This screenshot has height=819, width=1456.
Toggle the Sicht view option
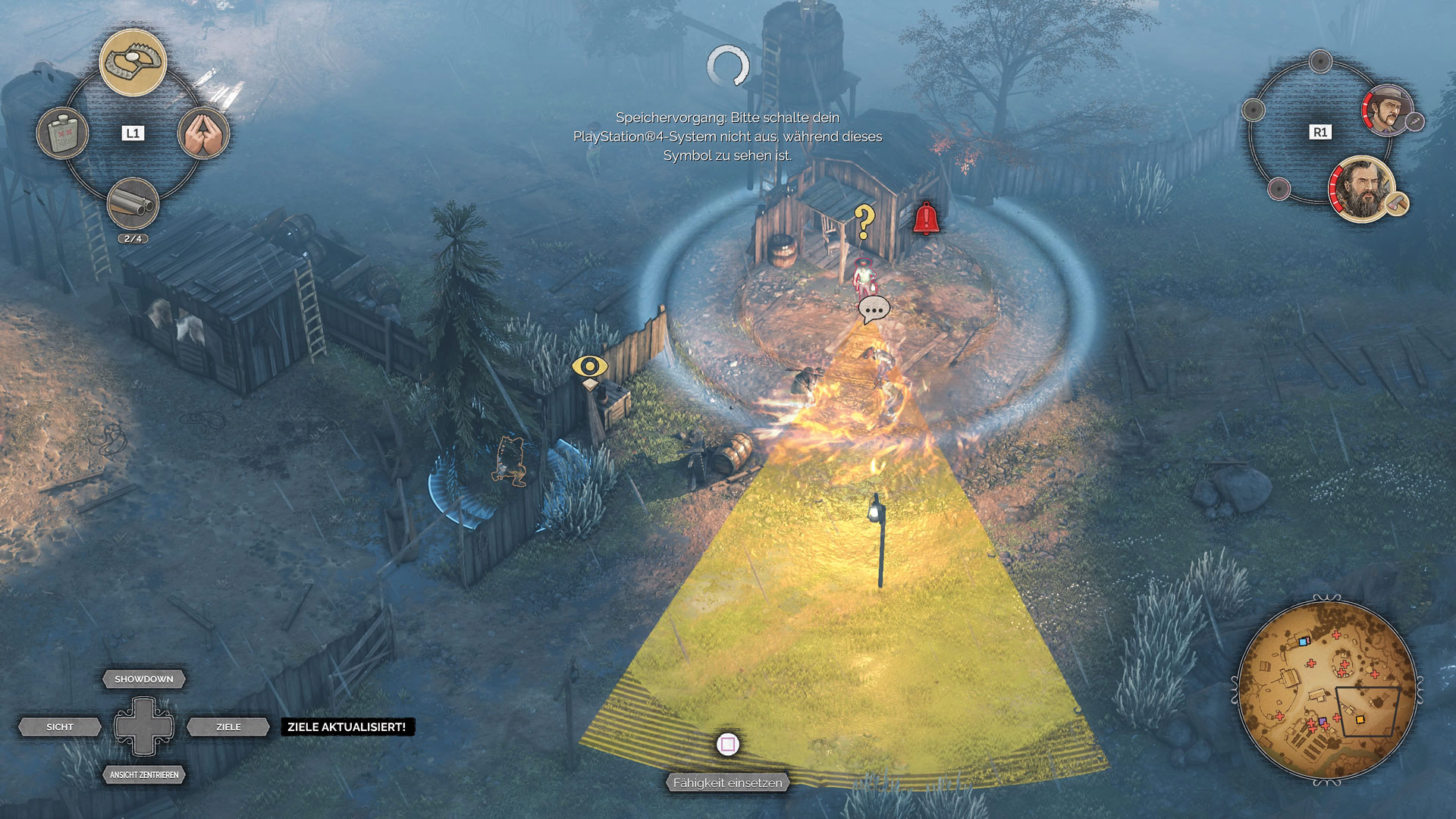(x=60, y=727)
